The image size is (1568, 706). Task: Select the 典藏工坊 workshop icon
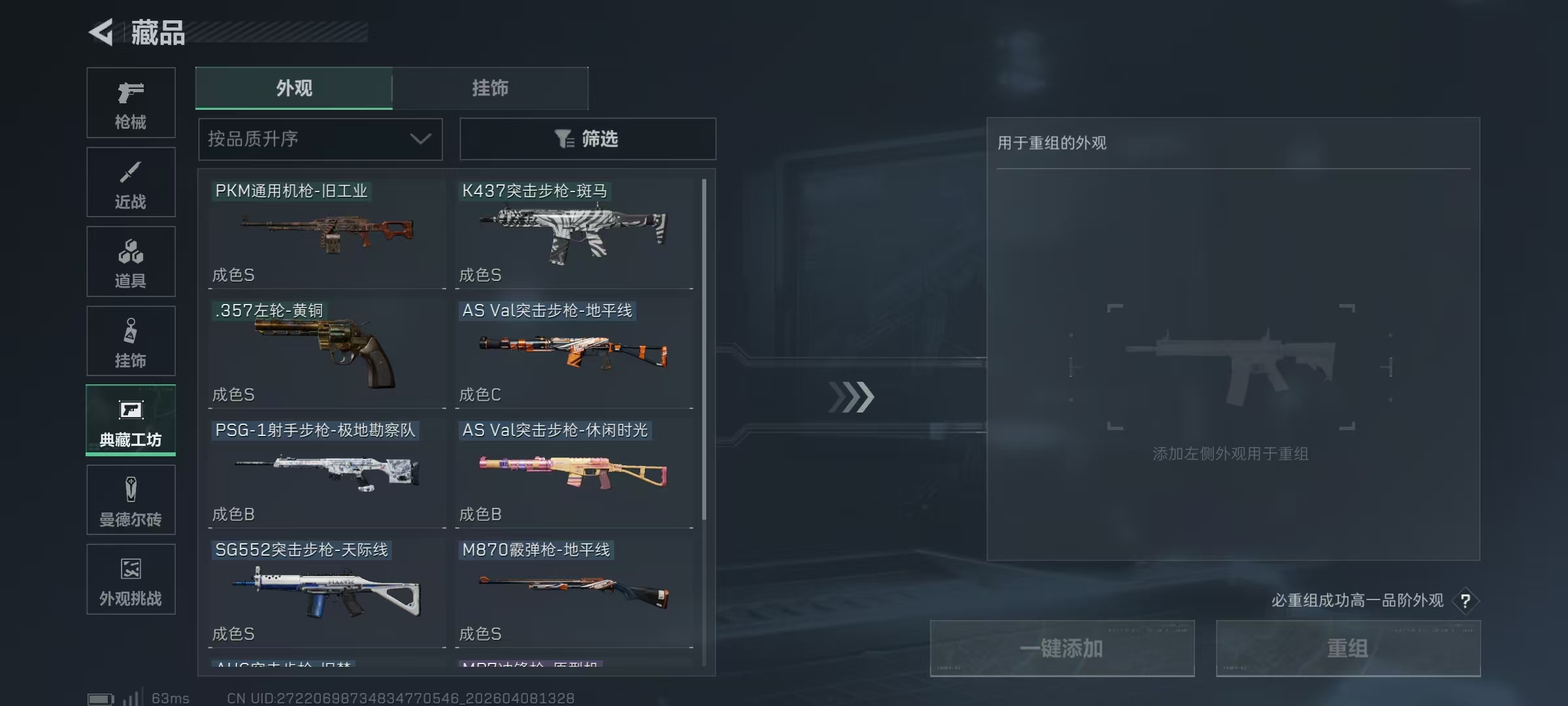coord(131,420)
